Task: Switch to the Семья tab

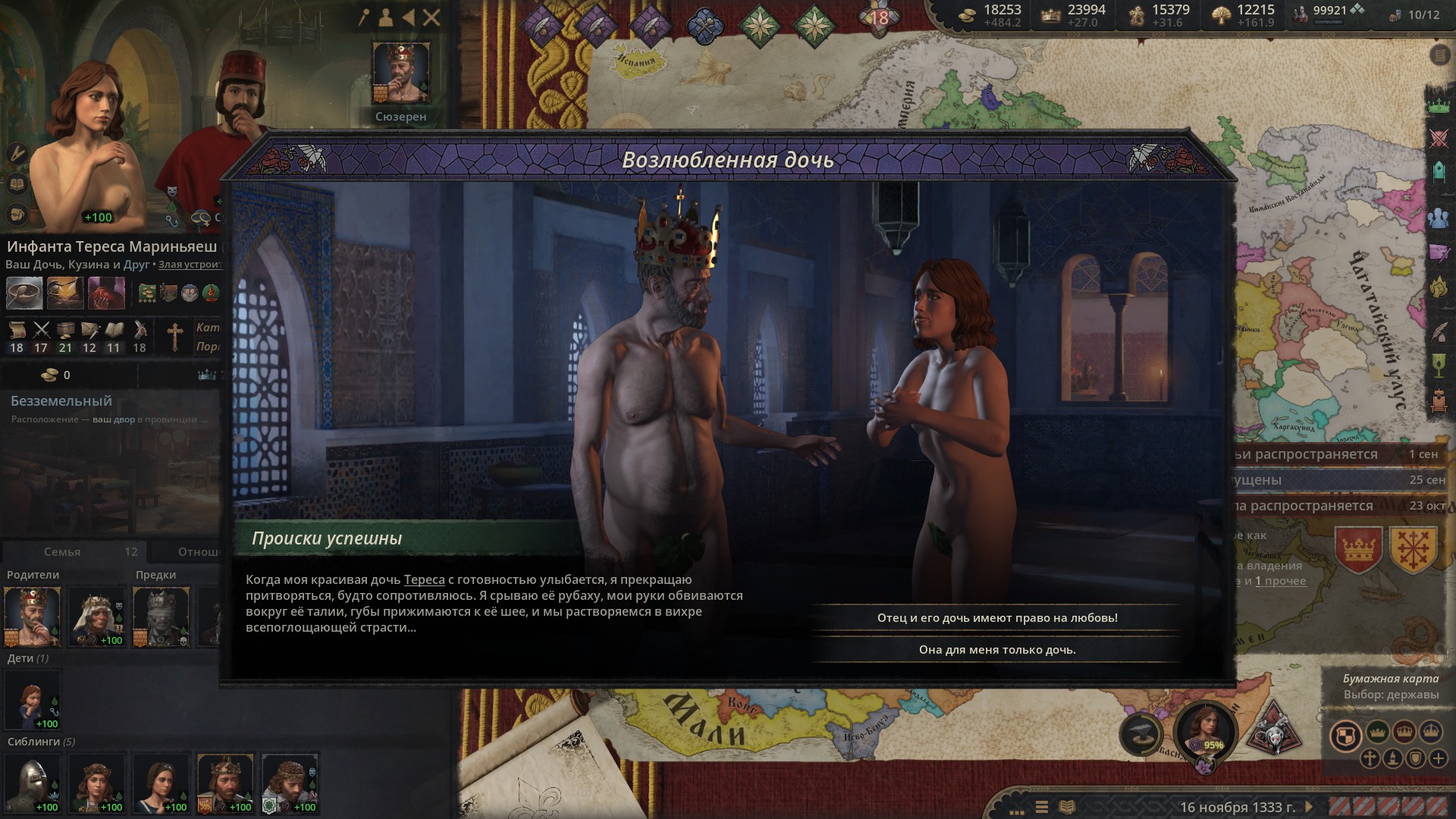Action: tap(62, 552)
